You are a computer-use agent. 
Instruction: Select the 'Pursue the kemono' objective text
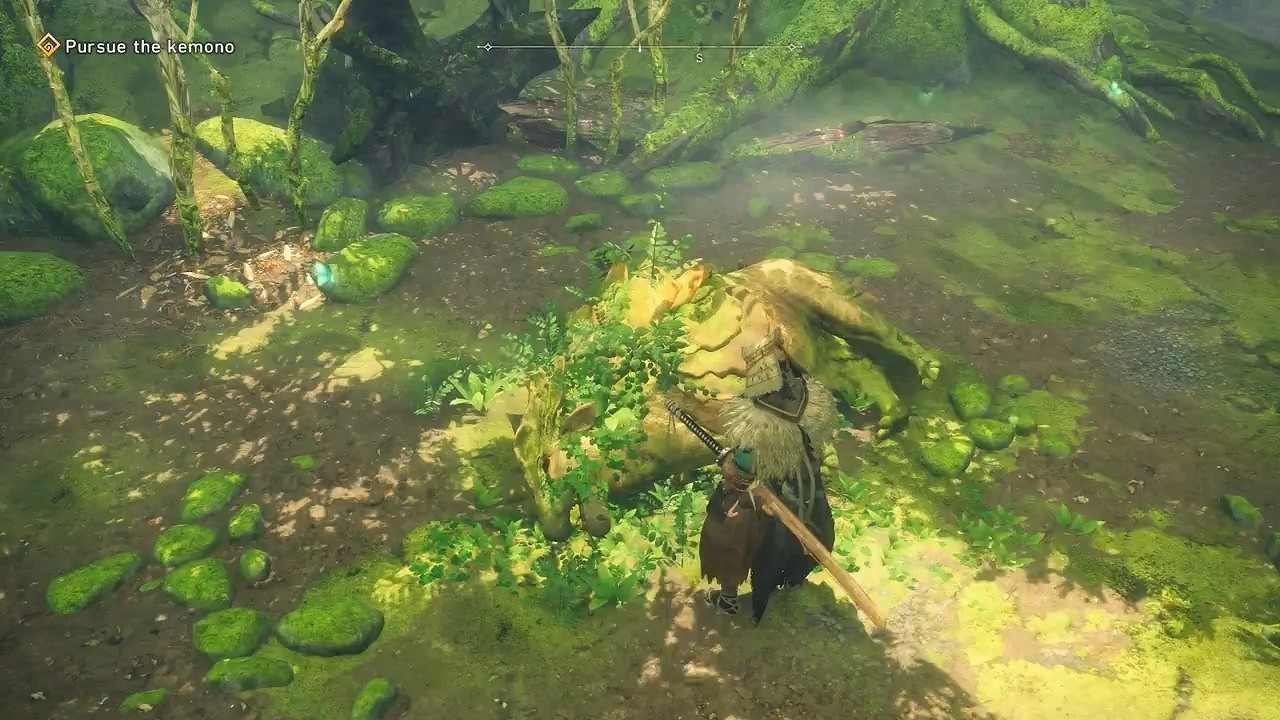(148, 45)
